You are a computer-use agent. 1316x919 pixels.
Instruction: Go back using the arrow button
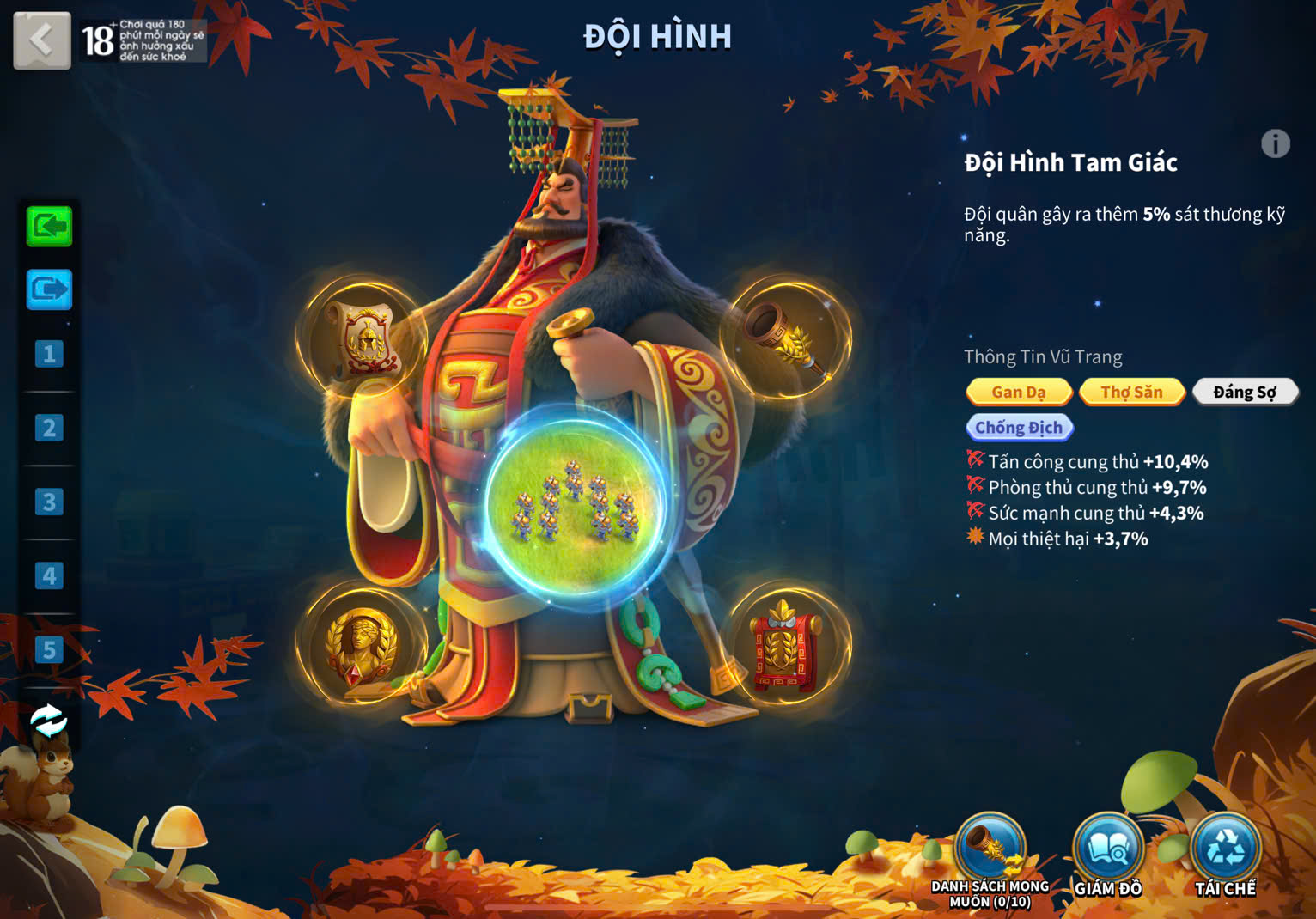41,40
